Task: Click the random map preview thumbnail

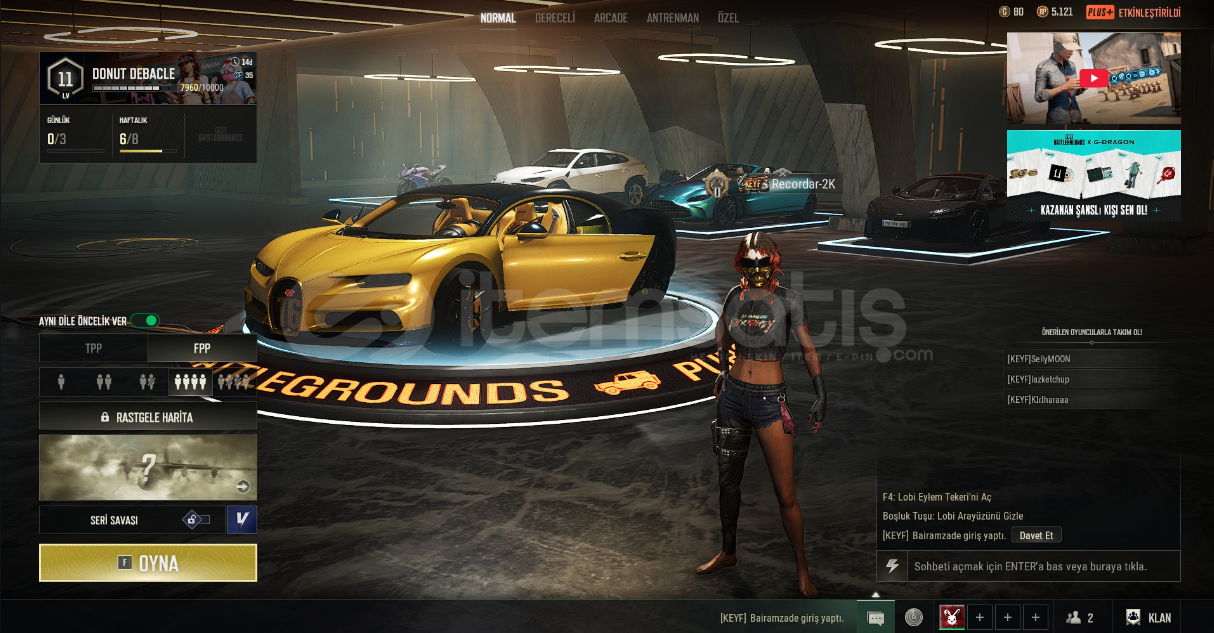Action: coord(148,467)
